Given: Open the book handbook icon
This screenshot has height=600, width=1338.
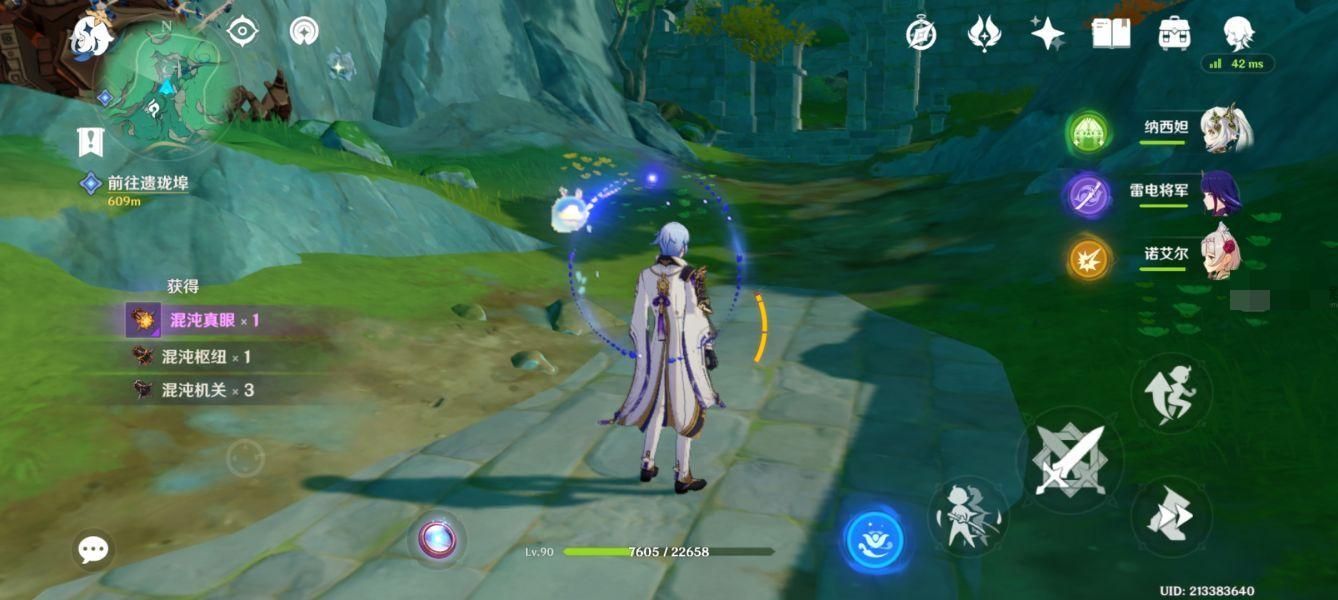Looking at the screenshot, I should (1111, 34).
